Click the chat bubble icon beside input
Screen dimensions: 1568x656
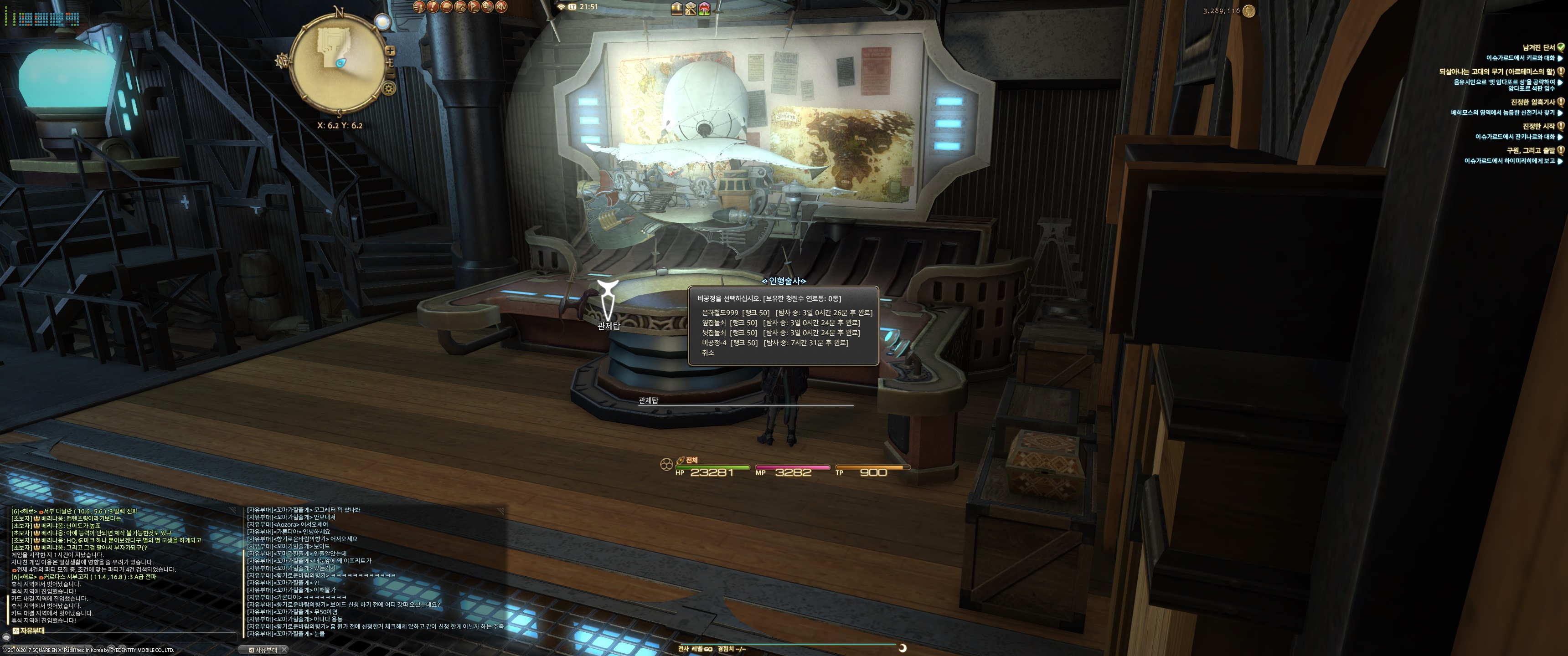6,637
